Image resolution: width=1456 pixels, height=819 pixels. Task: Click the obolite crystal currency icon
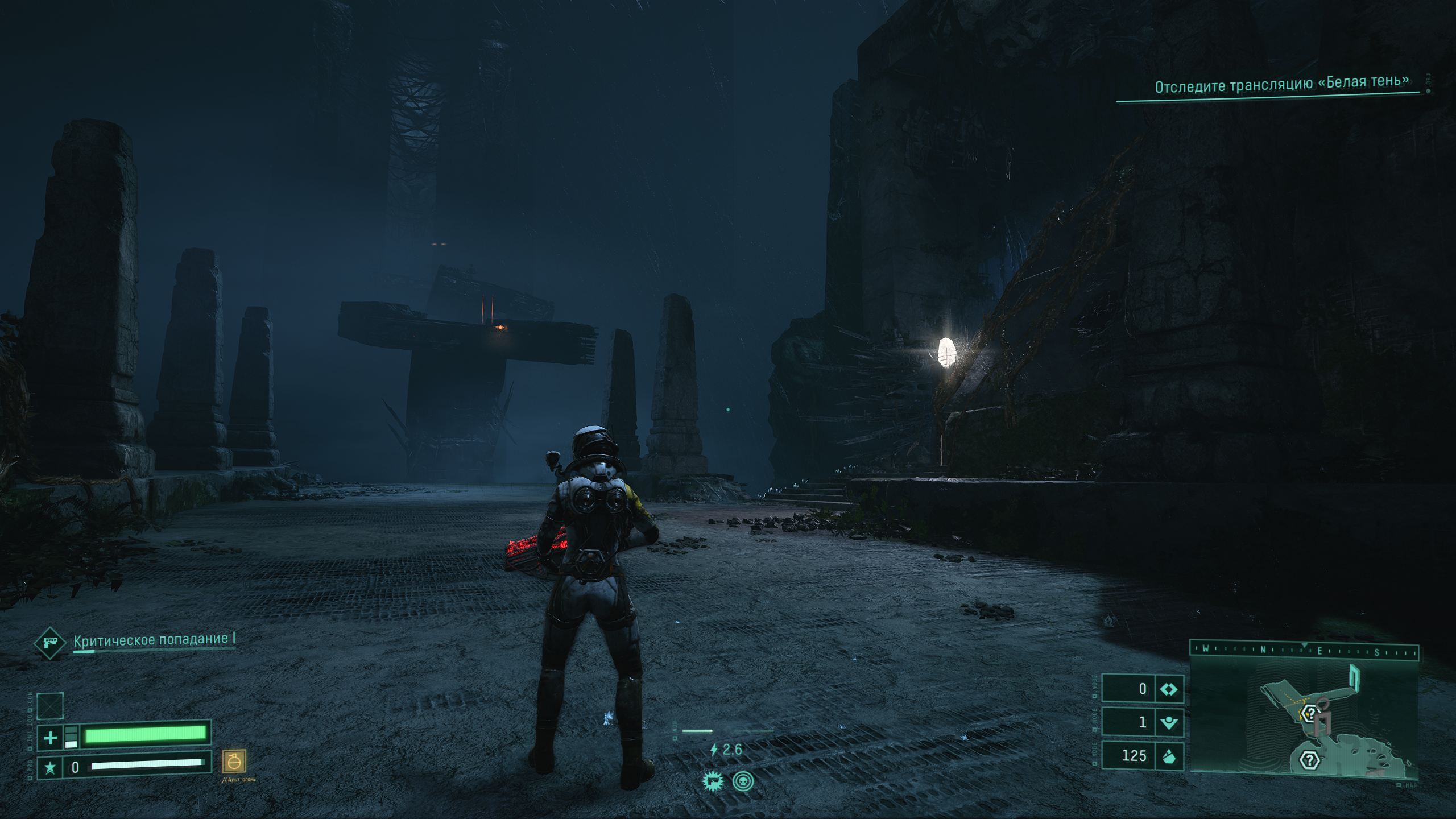pos(1168,756)
